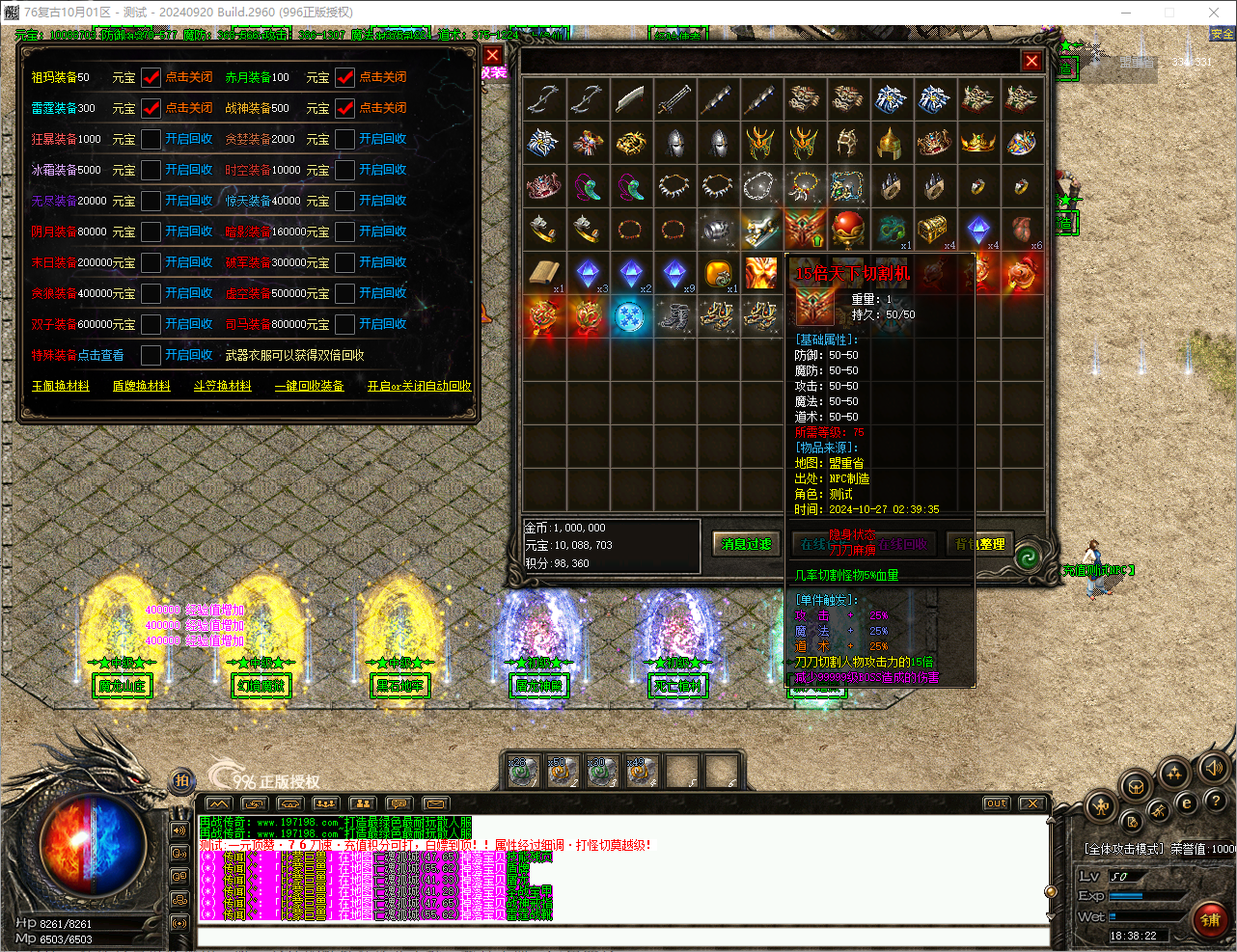Click the green swirl icon beside 背包整理
The width and height of the screenshot is (1237, 952).
[x=1027, y=557]
